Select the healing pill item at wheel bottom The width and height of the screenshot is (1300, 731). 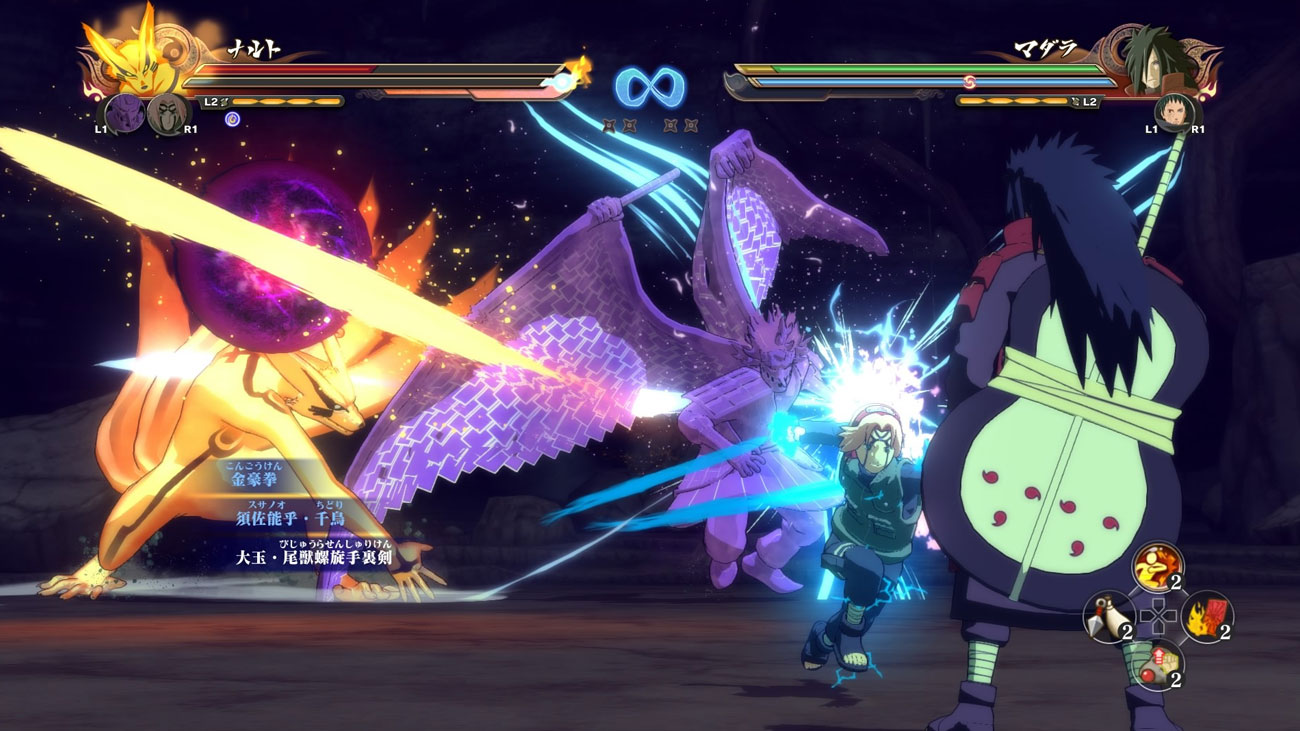(x=1158, y=662)
